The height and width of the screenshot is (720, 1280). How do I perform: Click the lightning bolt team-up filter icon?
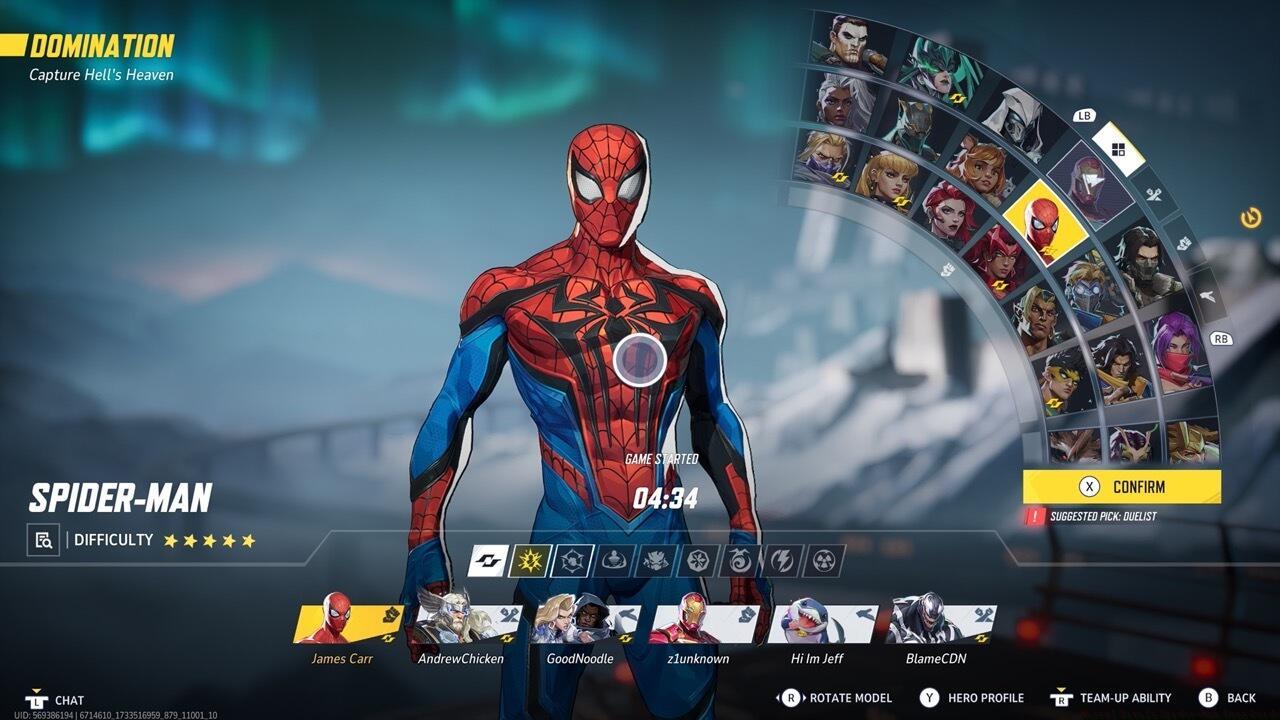(x=782, y=562)
